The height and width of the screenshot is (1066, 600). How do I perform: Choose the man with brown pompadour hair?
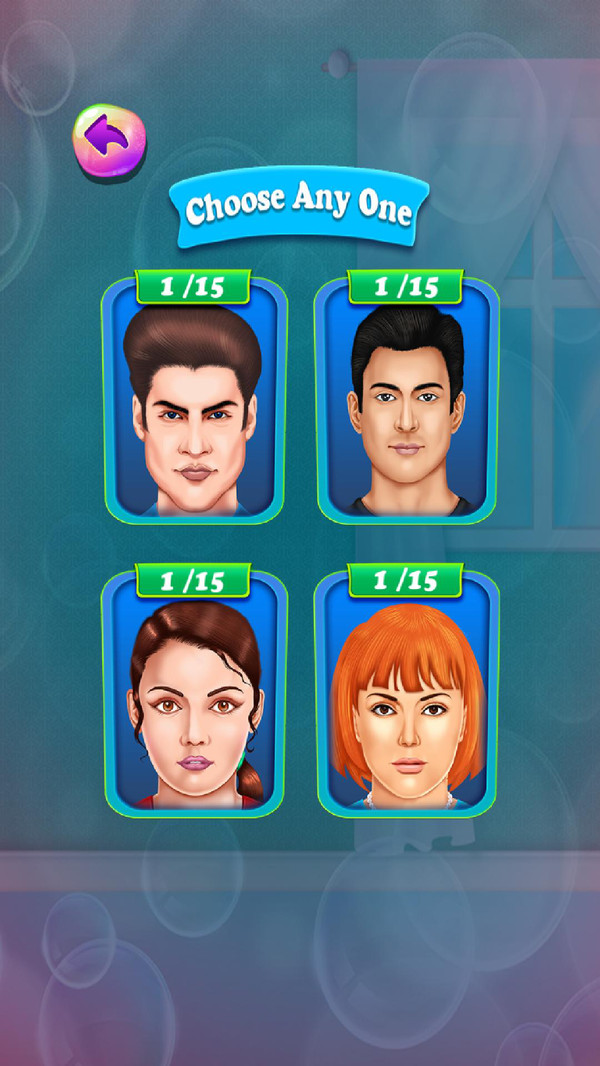point(194,405)
